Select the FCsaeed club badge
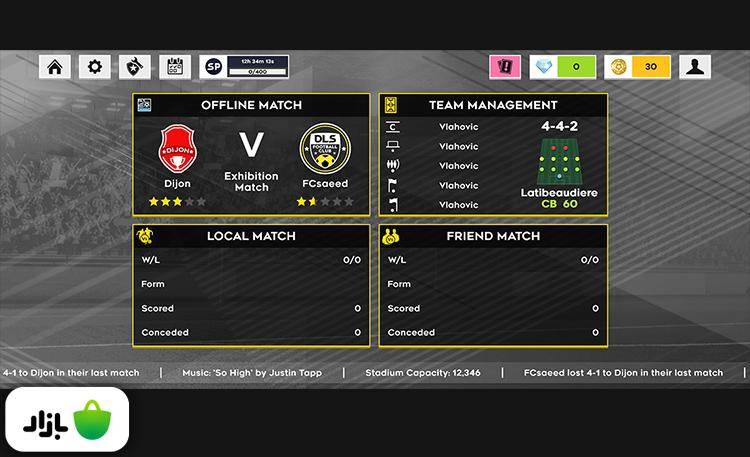This screenshot has height=457, width=750. (x=324, y=150)
